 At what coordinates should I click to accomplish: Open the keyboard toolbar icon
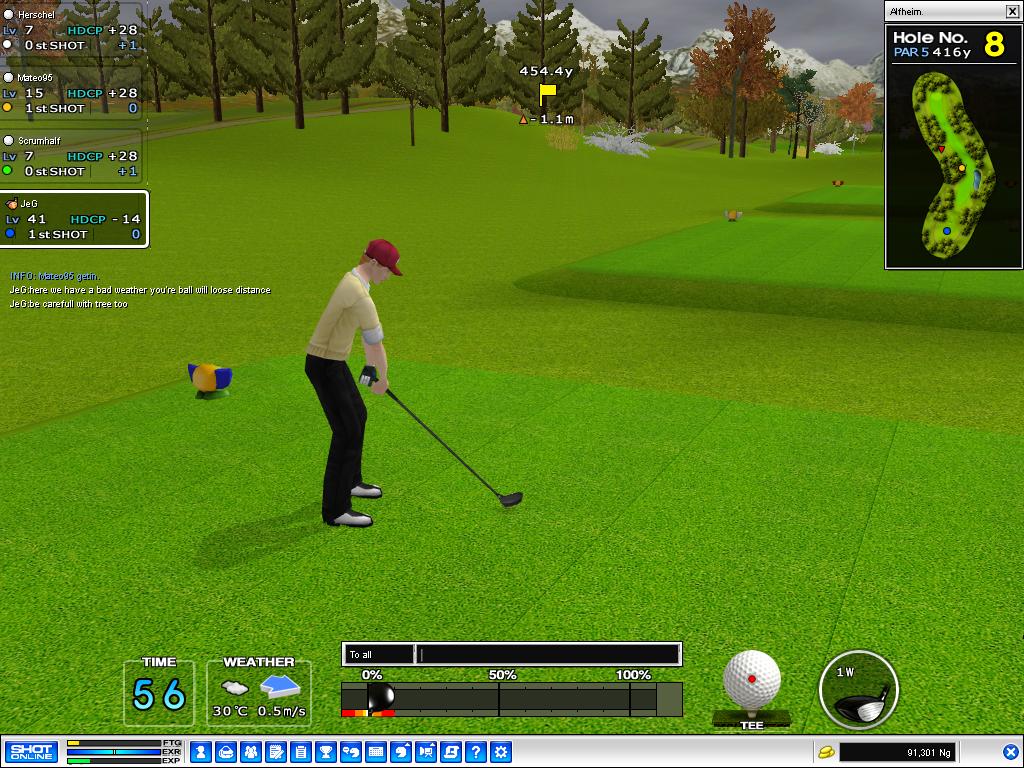coord(376,751)
